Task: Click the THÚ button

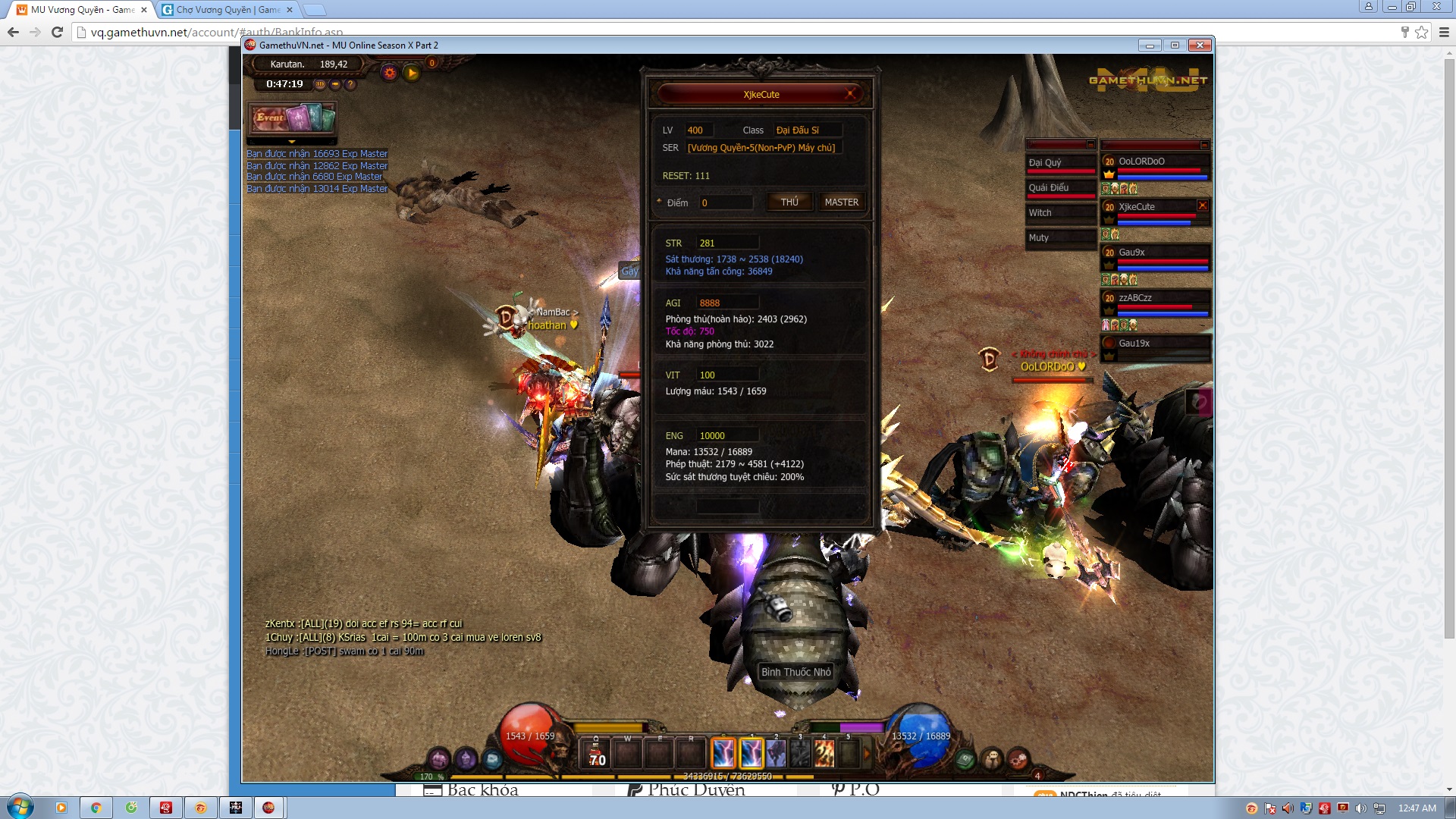Action: [x=789, y=202]
